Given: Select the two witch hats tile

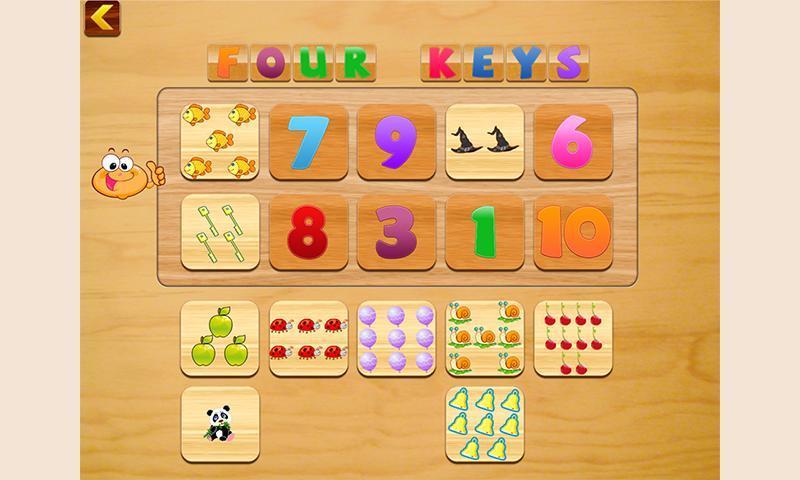Looking at the screenshot, I should click(484, 142).
